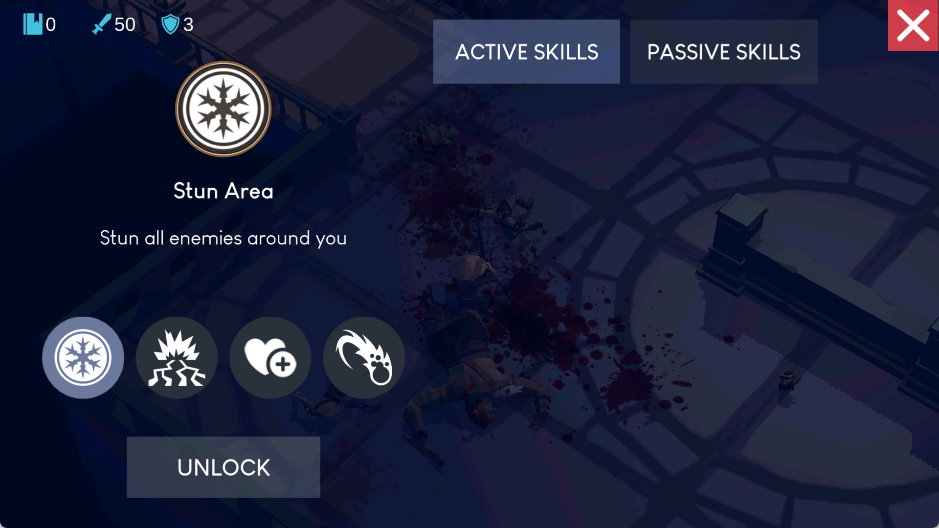Close the skills screen with the red X

coord(913,26)
